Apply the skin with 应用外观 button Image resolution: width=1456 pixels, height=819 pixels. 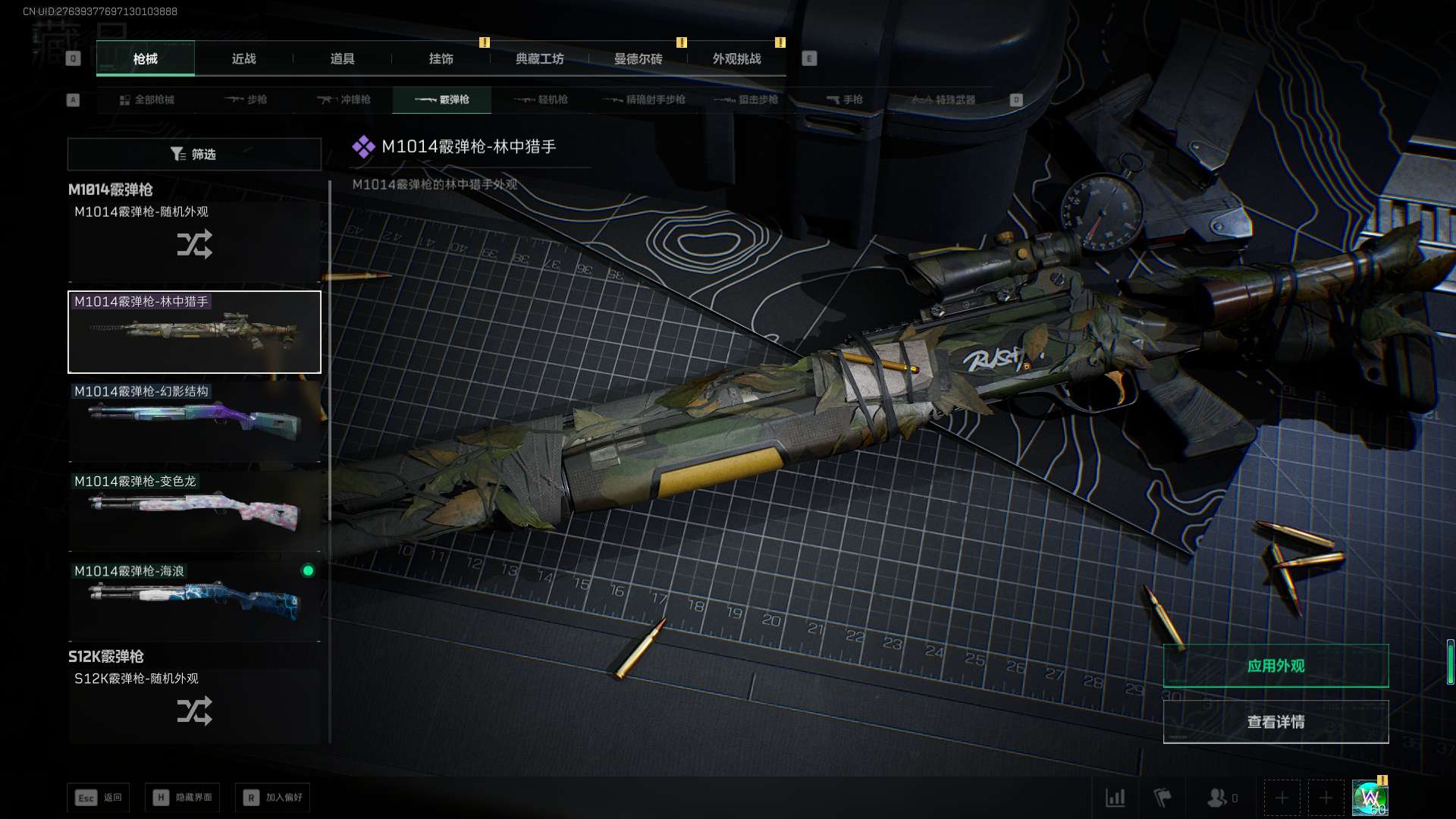(x=1276, y=666)
